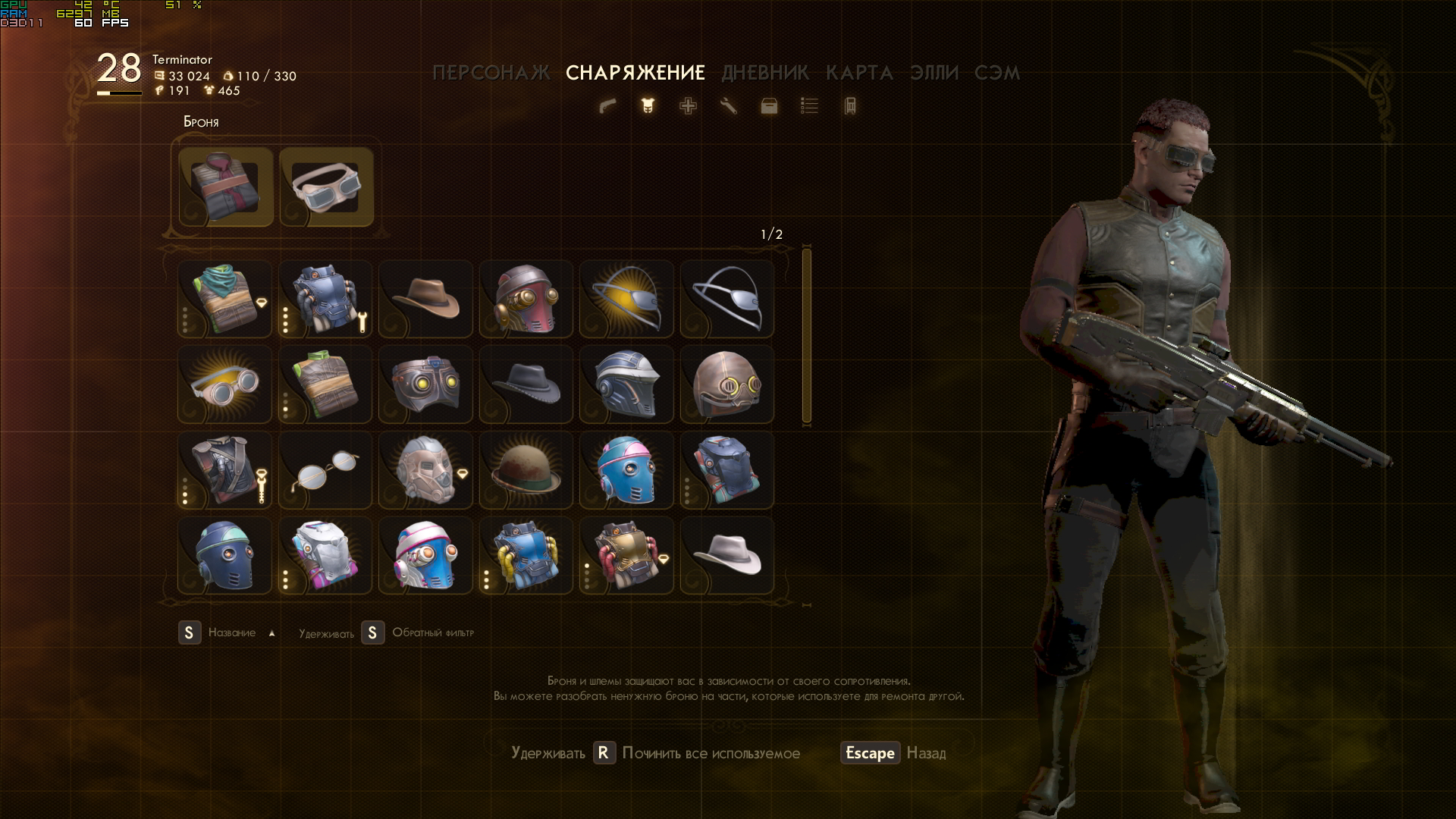Pick the brown cowboy hat item

pos(425,299)
